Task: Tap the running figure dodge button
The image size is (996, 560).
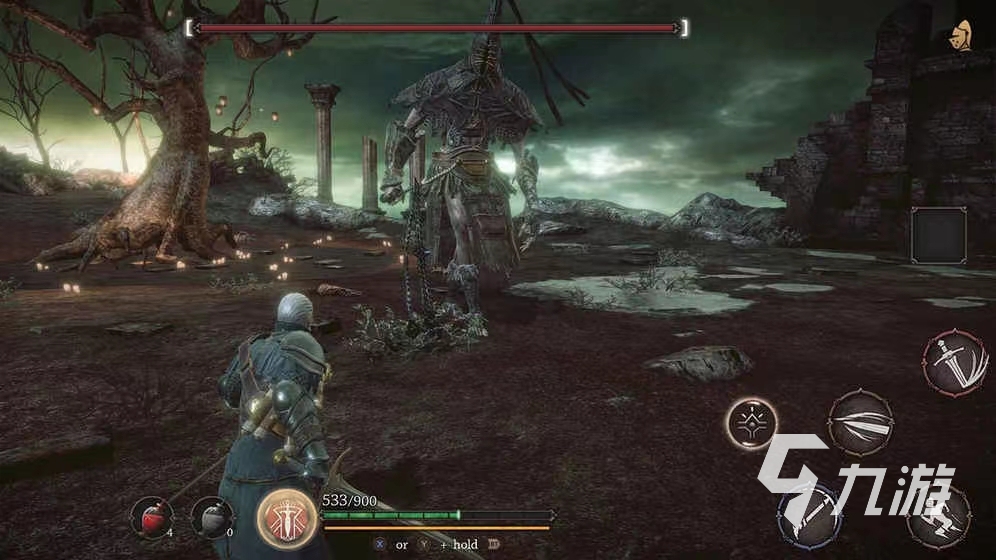Action: (x=940, y=515)
